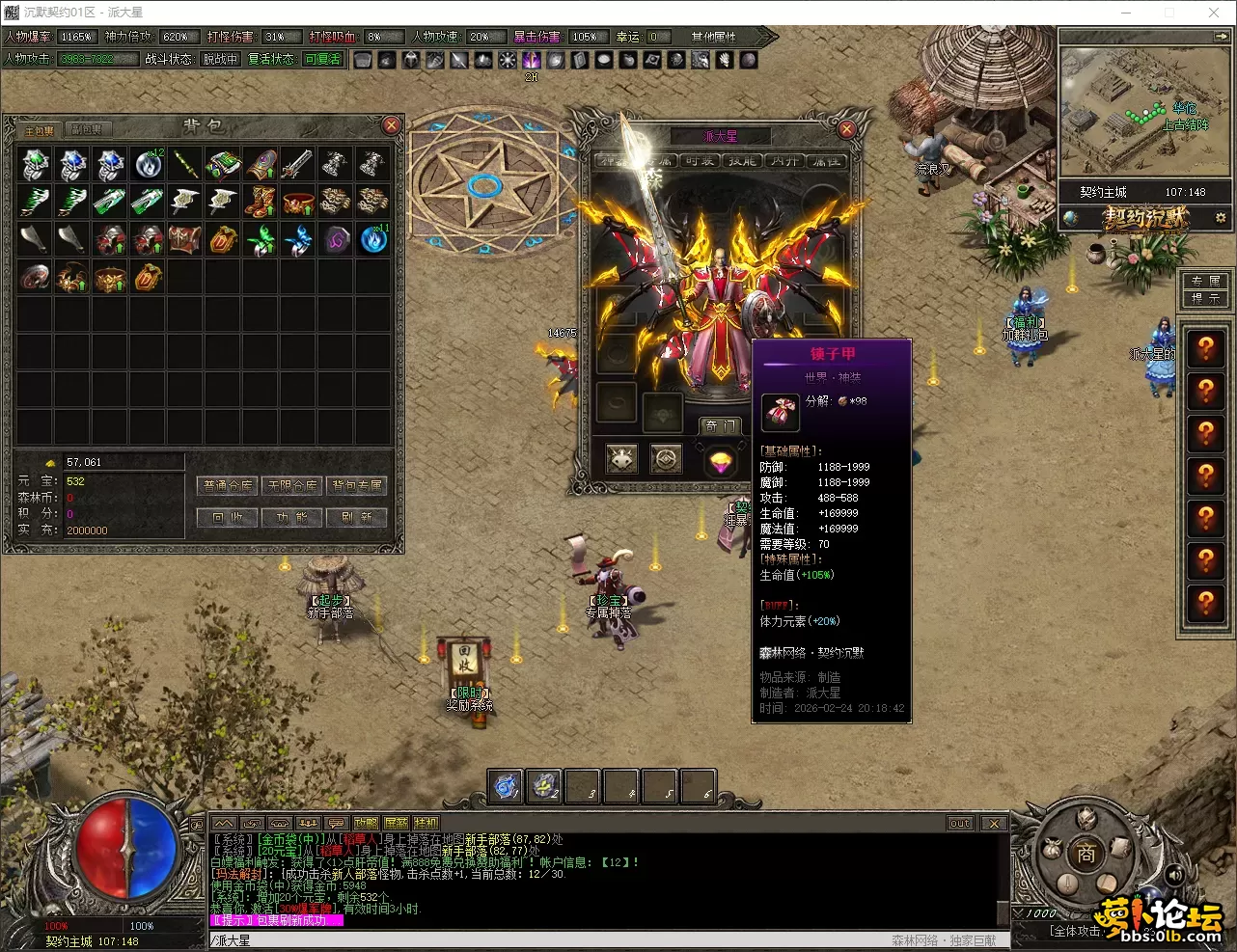
Task: Open the 功能 function button
Action: pyautogui.click(x=292, y=518)
